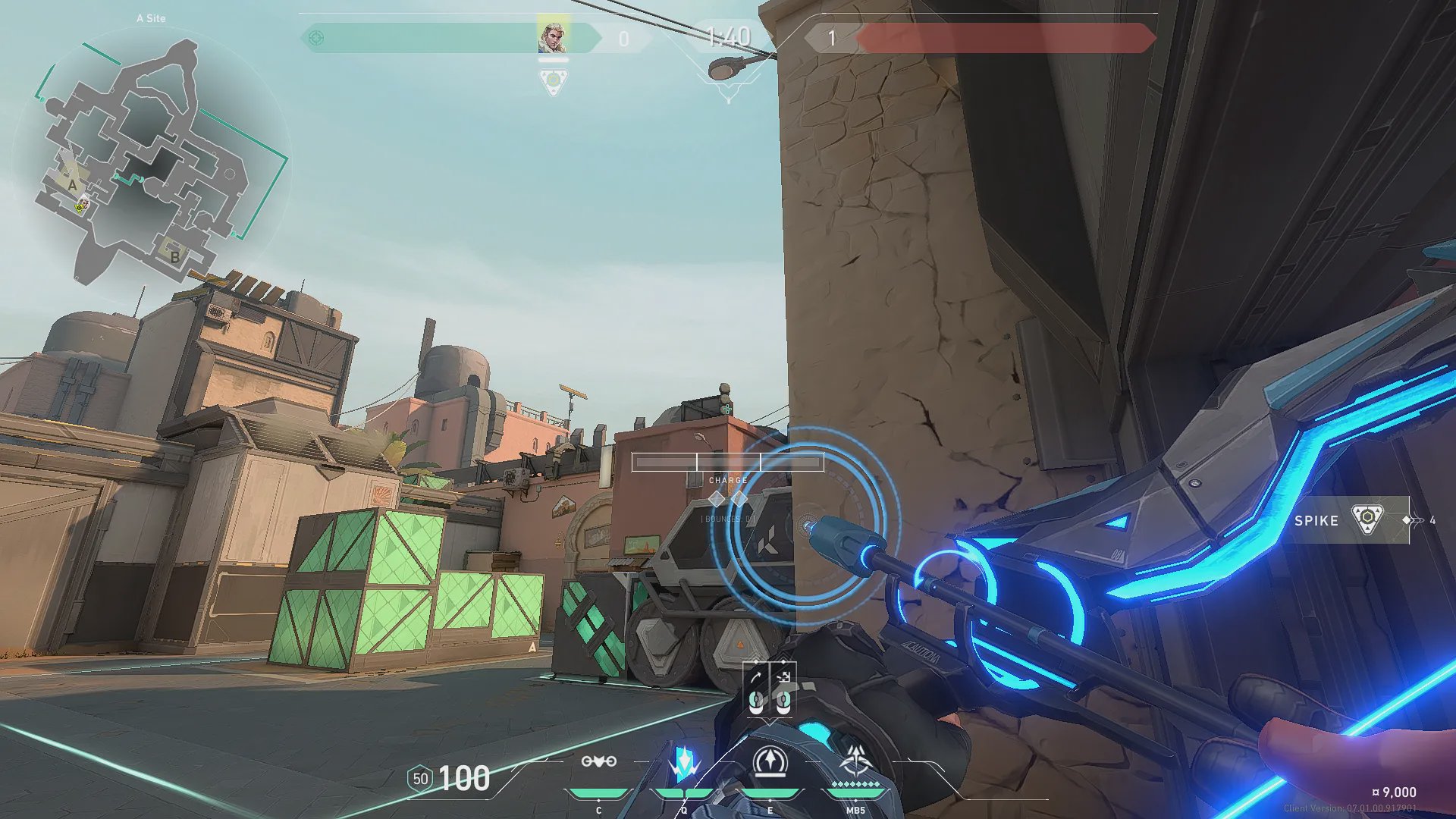Select the B site marker on minimap
Viewport: 1456px width, 819px height.
tap(174, 256)
